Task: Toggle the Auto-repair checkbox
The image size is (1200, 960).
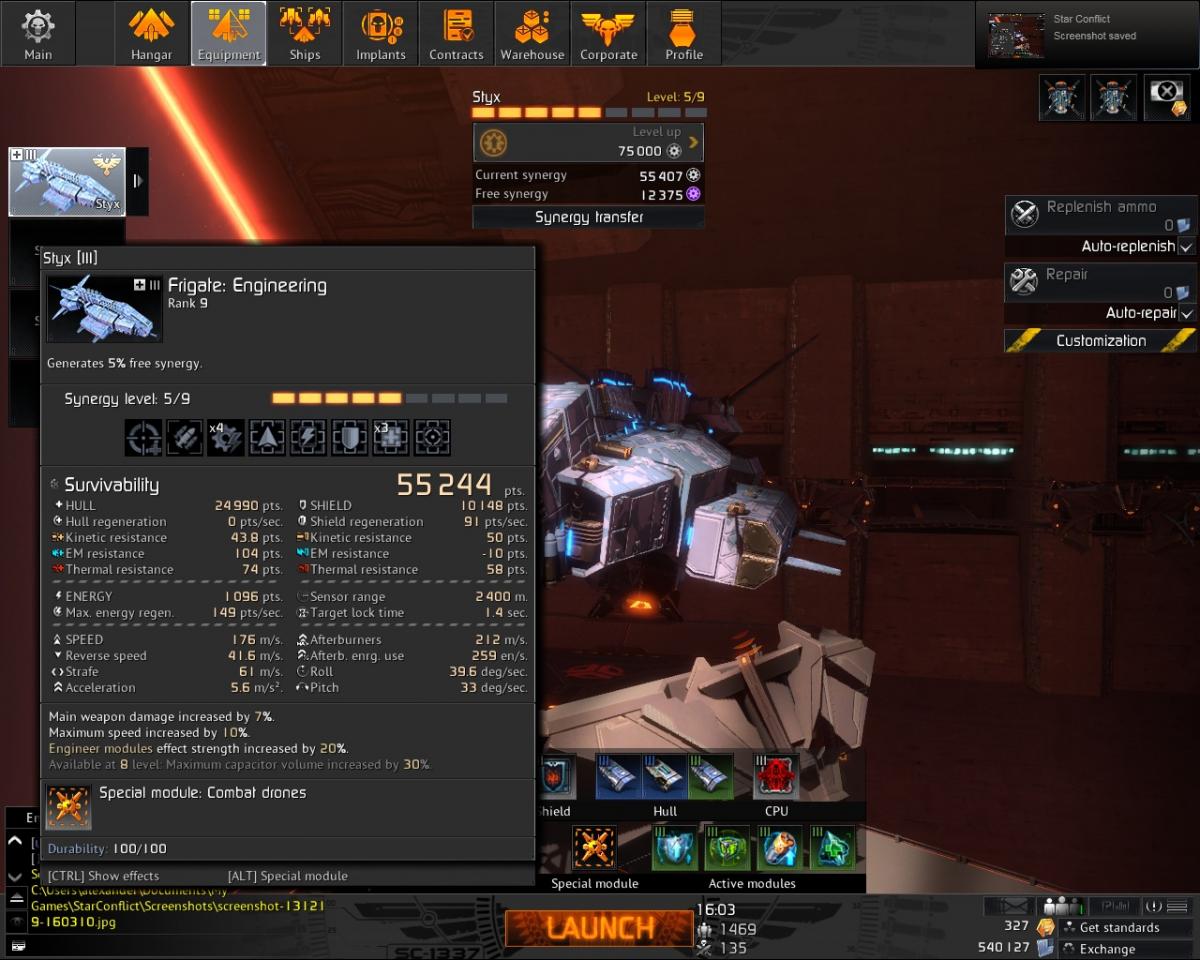Action: point(1186,313)
